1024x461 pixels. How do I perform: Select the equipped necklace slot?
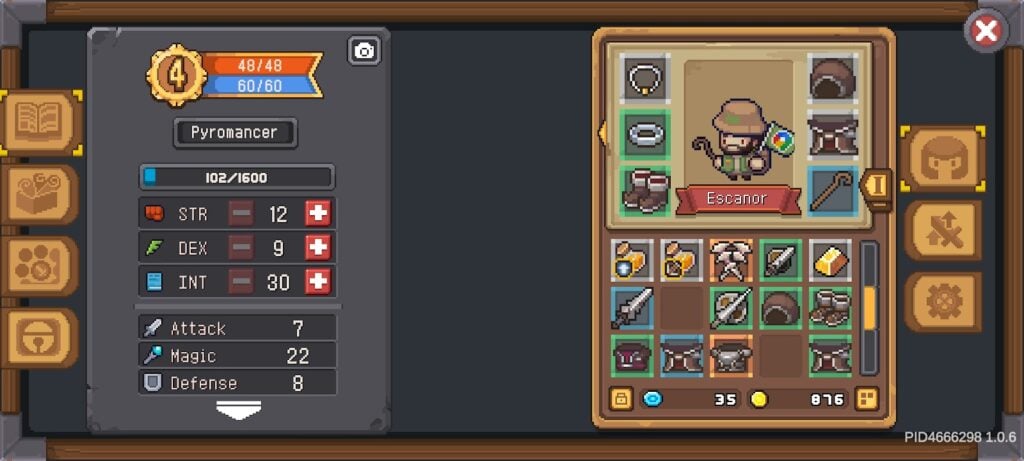[645, 77]
